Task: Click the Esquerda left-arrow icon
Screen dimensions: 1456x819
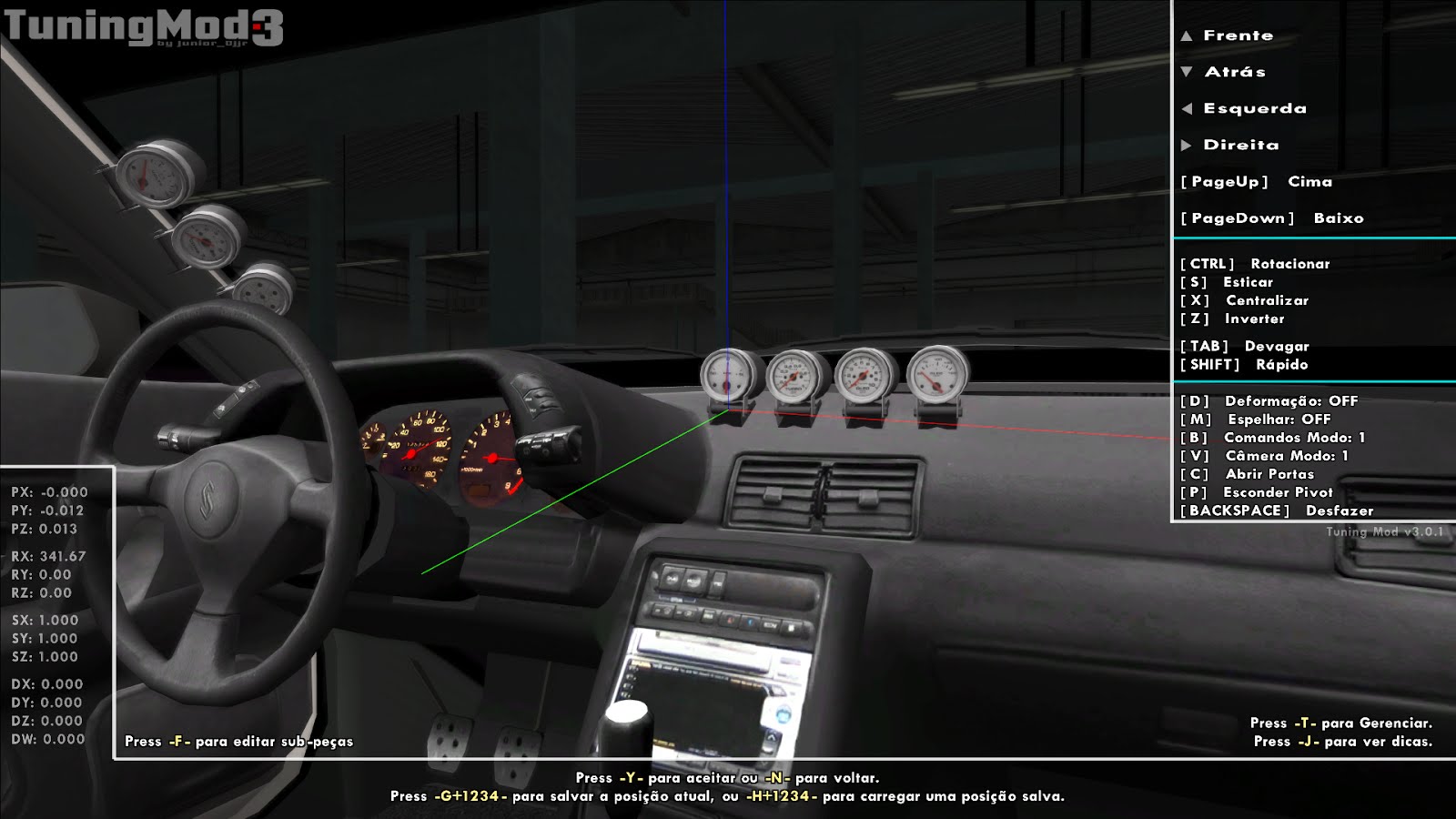Action: pyautogui.click(x=1188, y=108)
